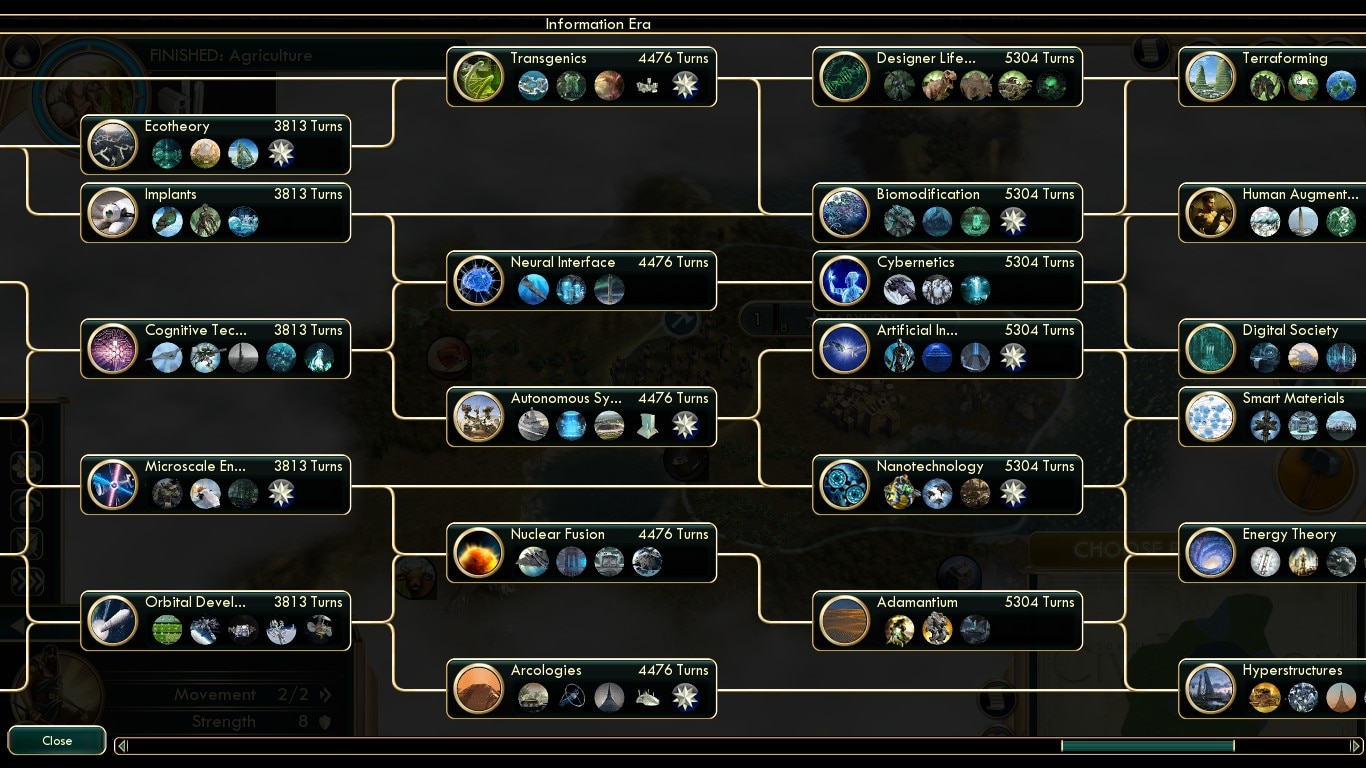Click the Orbital Development rocket icon

pyautogui.click(x=112, y=619)
